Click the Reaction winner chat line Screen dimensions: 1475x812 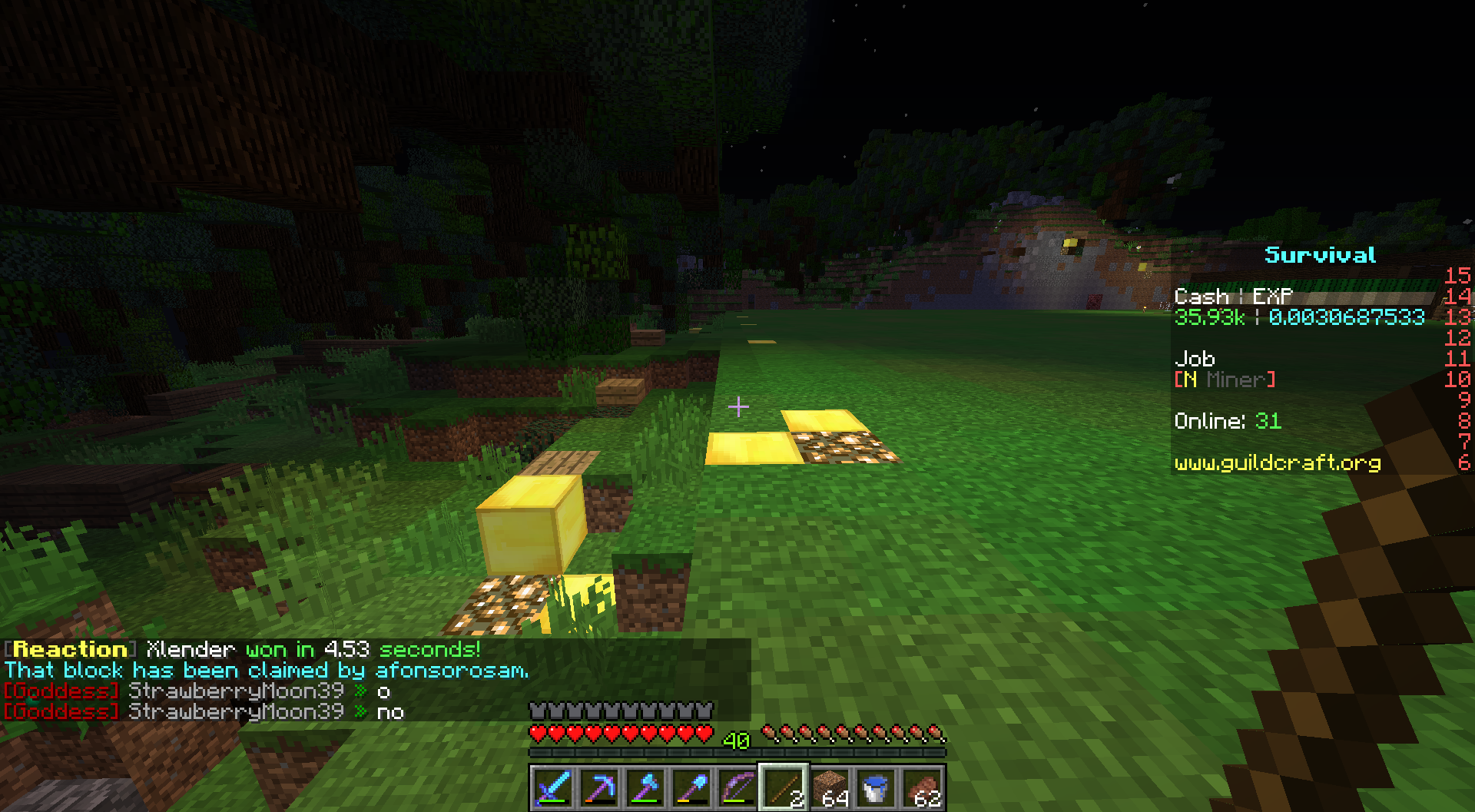[243, 650]
